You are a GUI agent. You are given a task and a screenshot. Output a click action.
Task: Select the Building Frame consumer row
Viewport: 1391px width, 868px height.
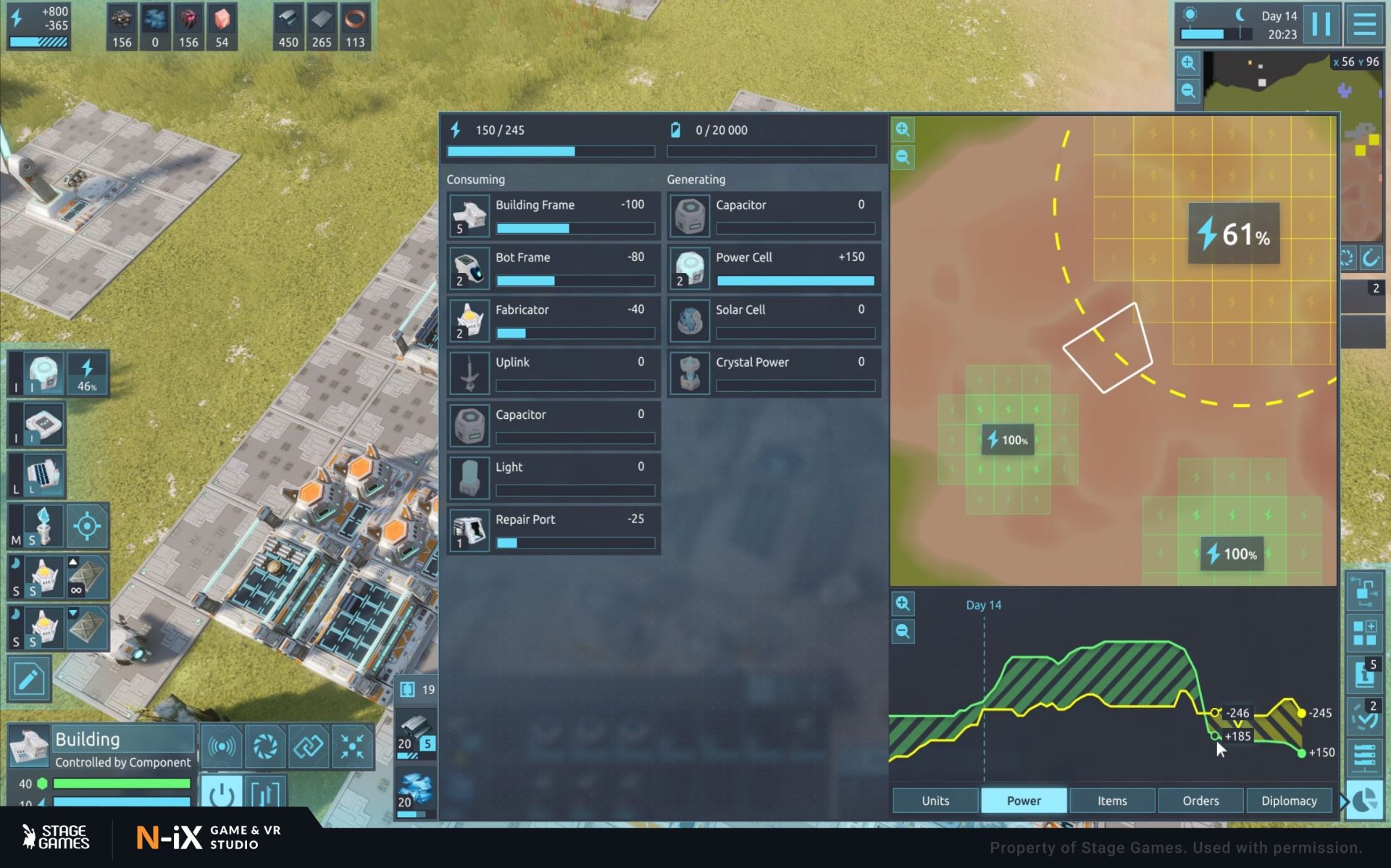[x=554, y=216]
